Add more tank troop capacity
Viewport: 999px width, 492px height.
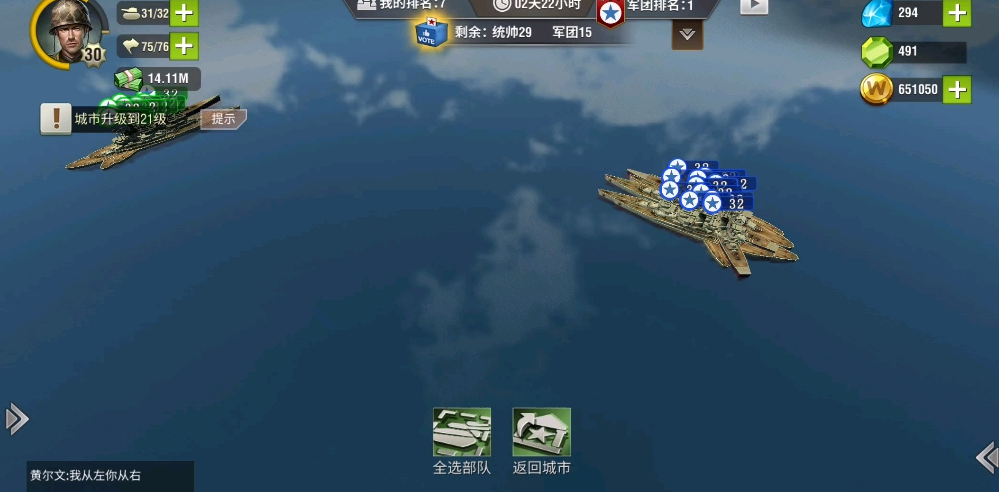(x=184, y=13)
